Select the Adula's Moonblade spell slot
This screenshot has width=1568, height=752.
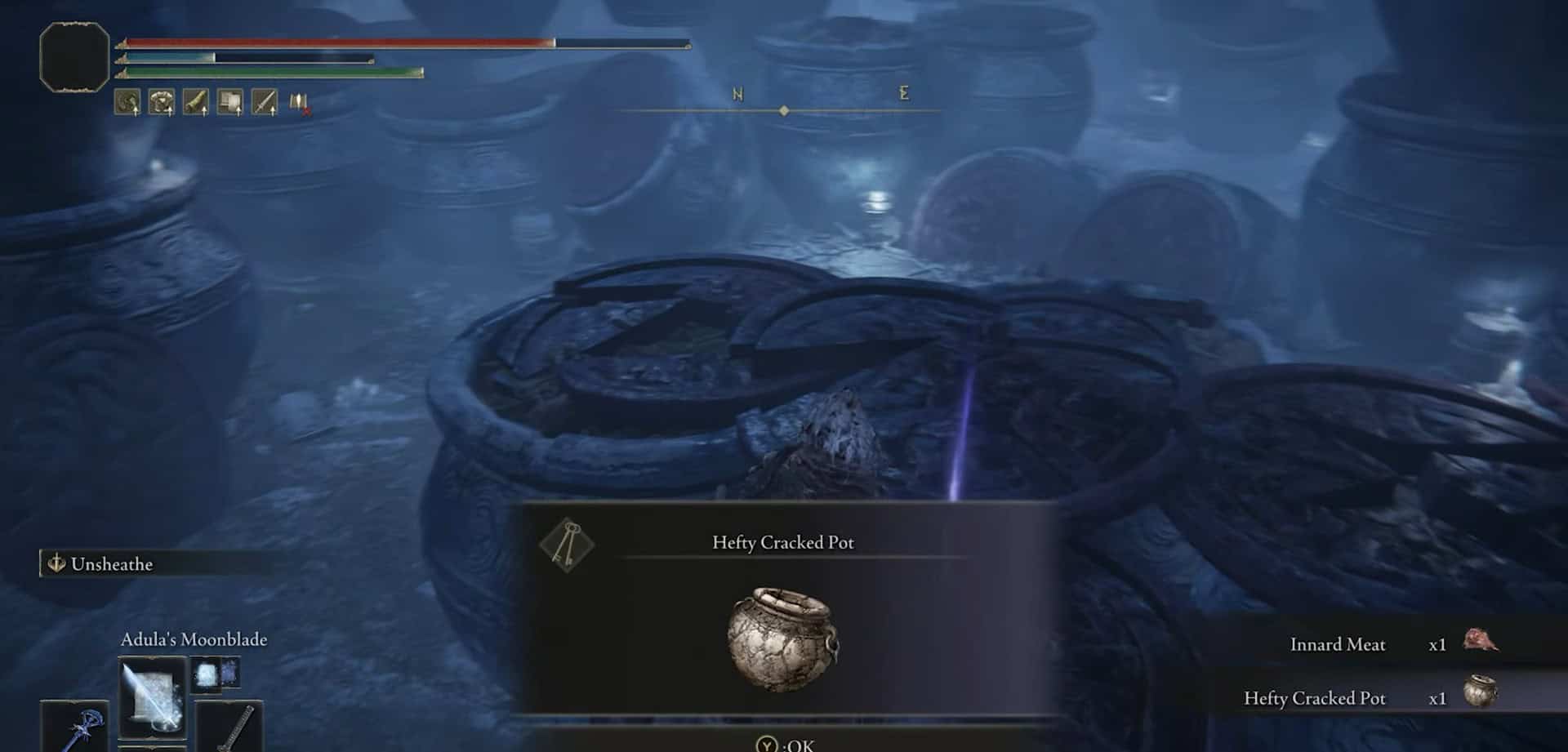(153, 696)
